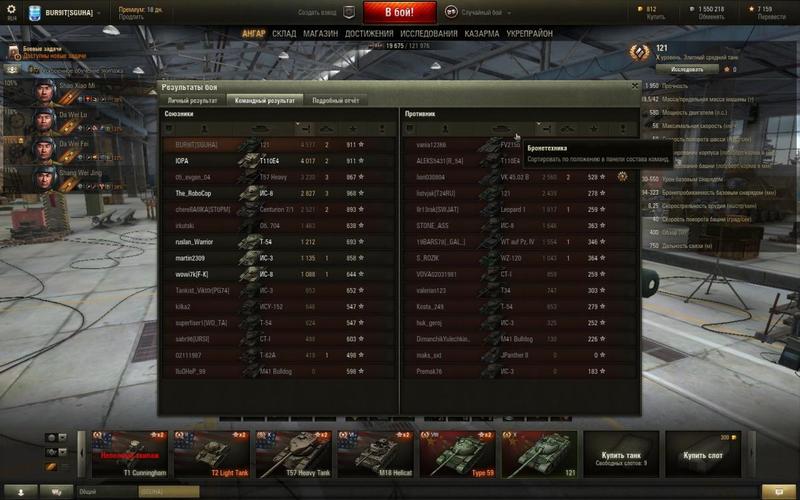Open the Казарма barracks
The height and width of the screenshot is (500, 800).
pyautogui.click(x=482, y=33)
